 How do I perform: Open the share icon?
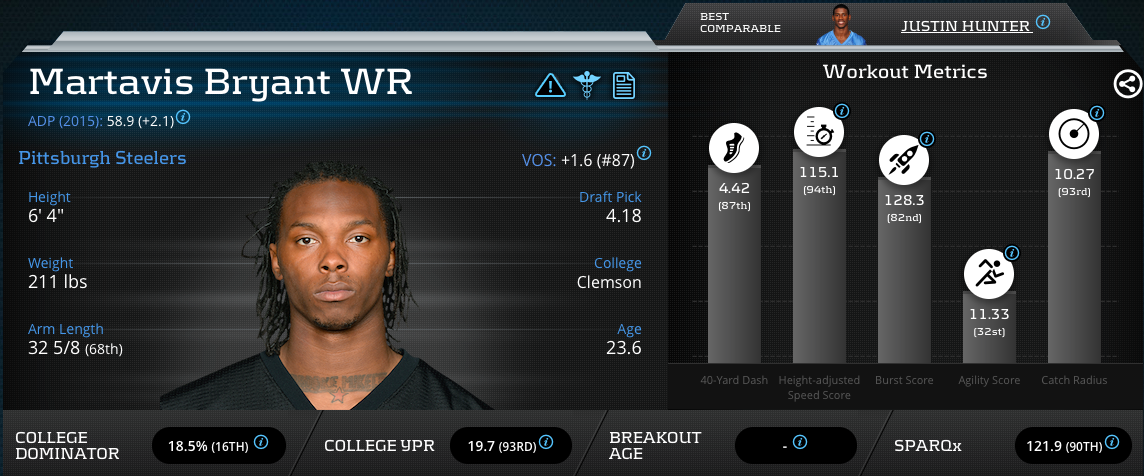coord(1127,84)
